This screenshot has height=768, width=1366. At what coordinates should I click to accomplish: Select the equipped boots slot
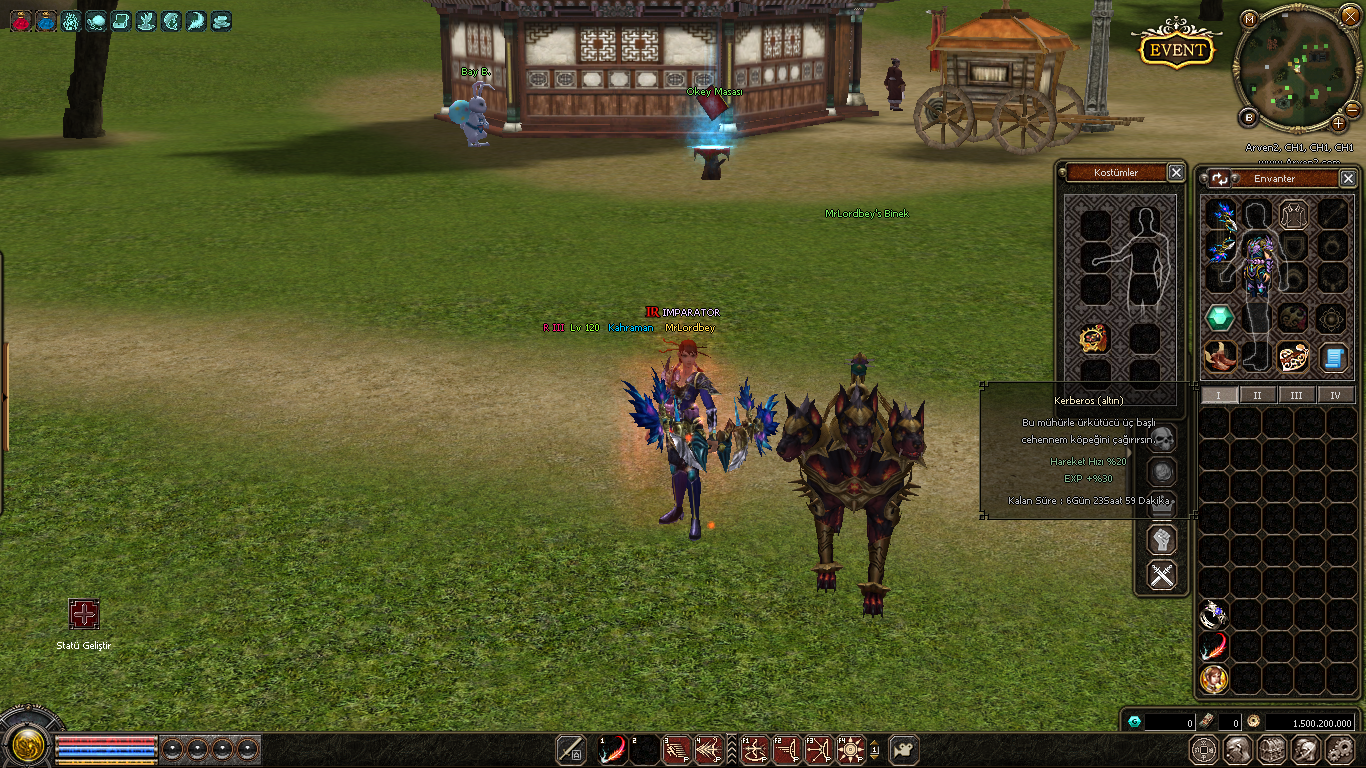(1219, 356)
